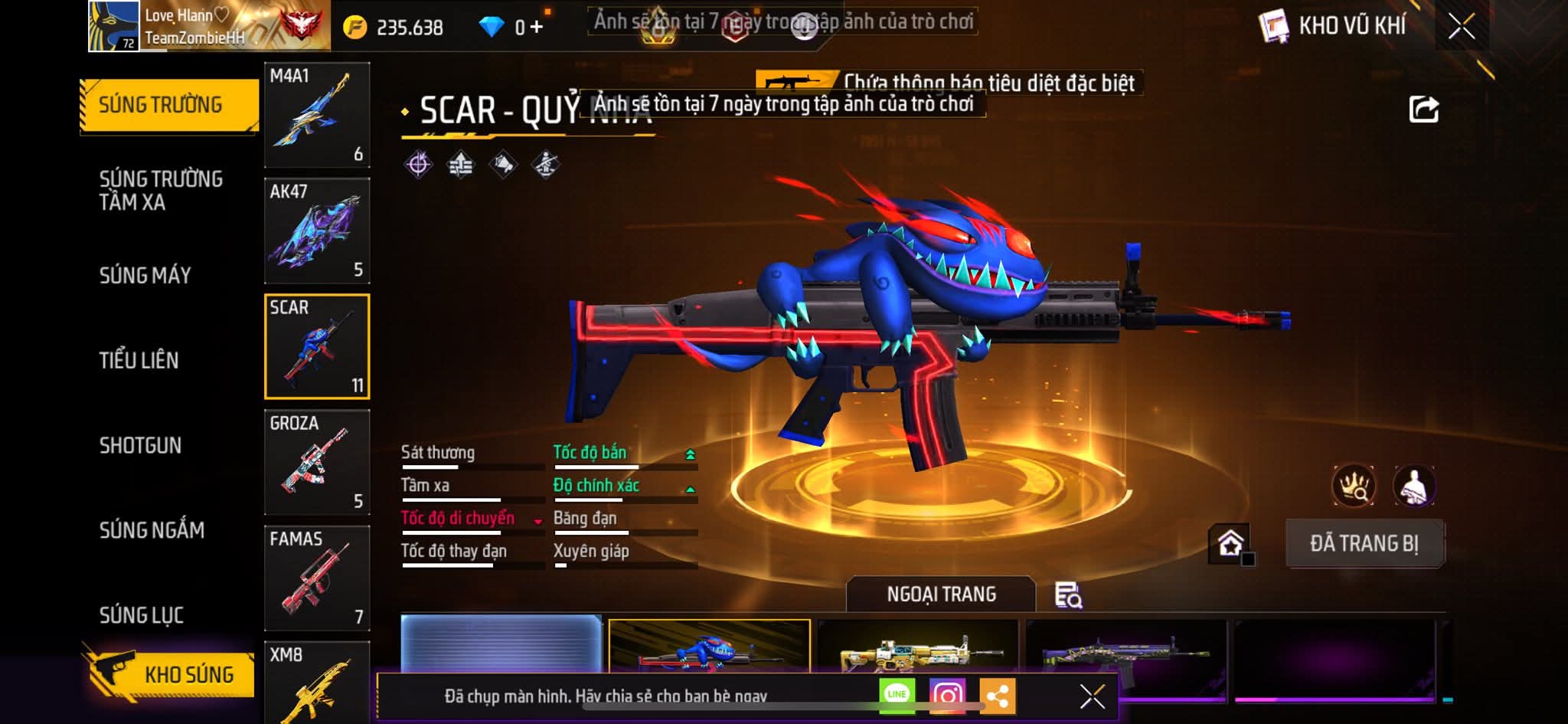Share screenshot to Instagram
The width and height of the screenshot is (1568, 724).
pos(947,695)
